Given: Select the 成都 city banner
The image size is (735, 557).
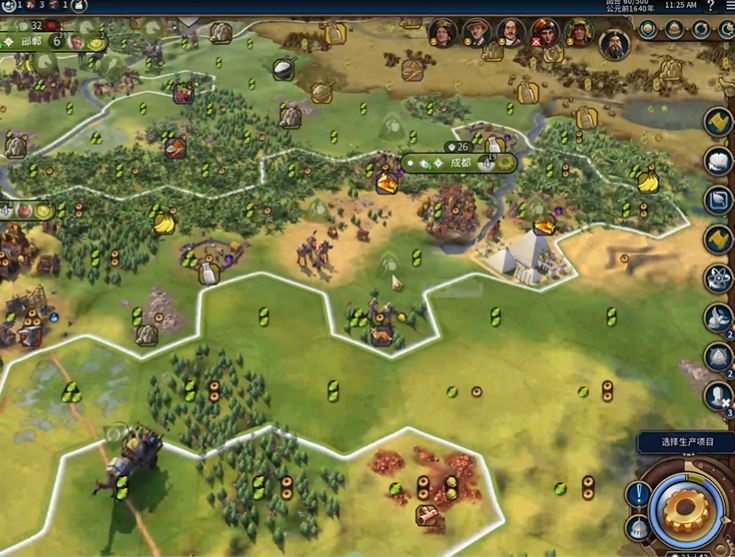Looking at the screenshot, I should (x=459, y=162).
